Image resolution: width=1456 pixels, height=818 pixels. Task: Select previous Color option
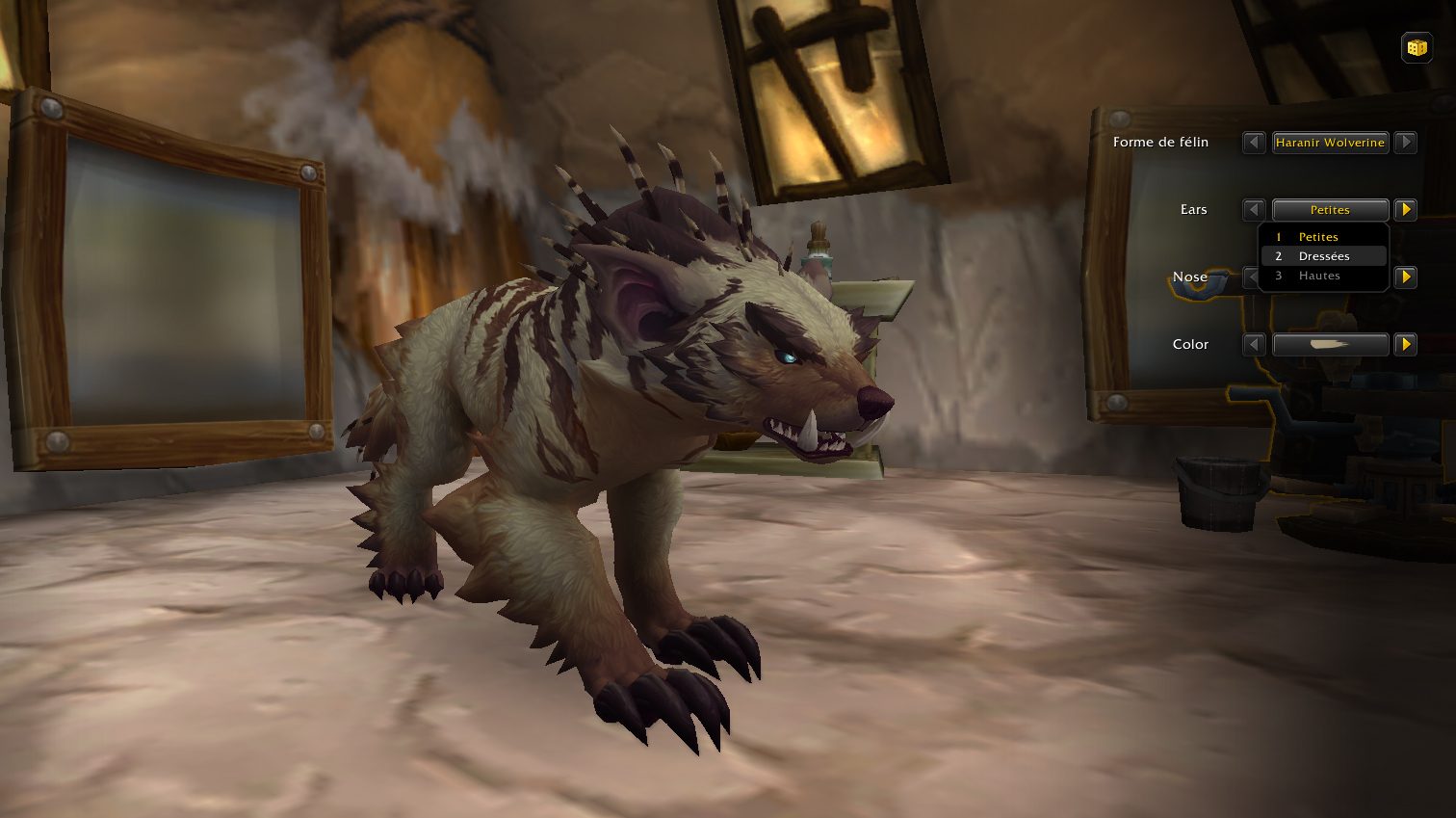1254,345
